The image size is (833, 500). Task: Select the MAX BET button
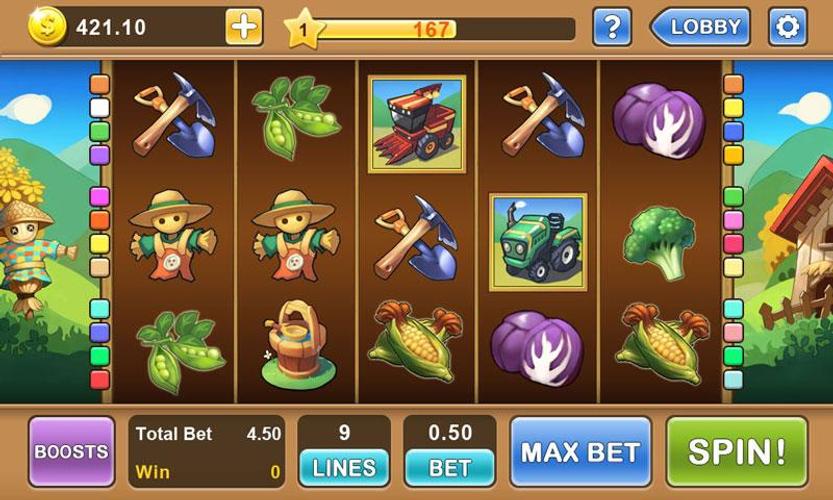point(581,451)
